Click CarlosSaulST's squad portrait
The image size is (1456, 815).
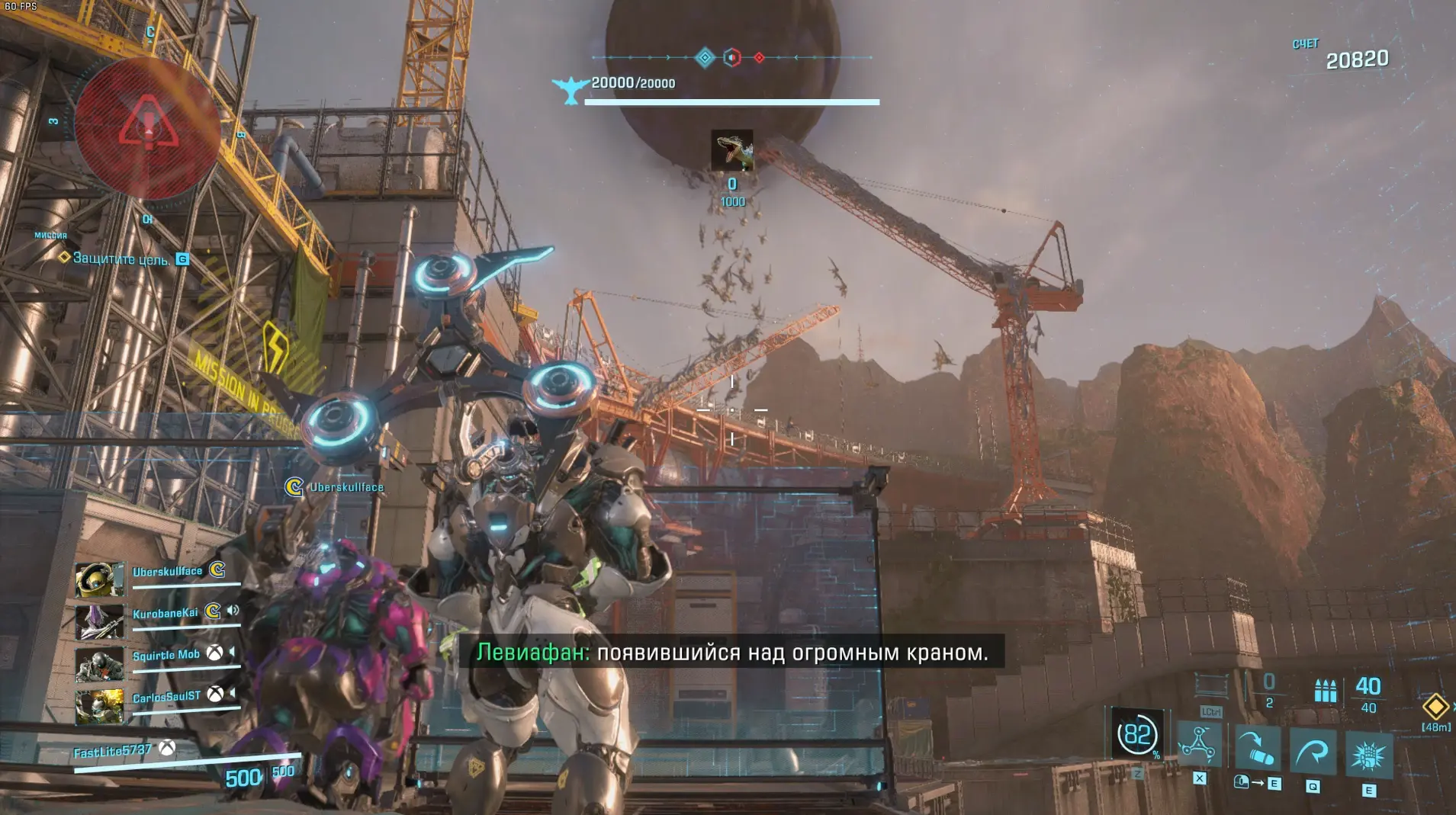click(100, 706)
